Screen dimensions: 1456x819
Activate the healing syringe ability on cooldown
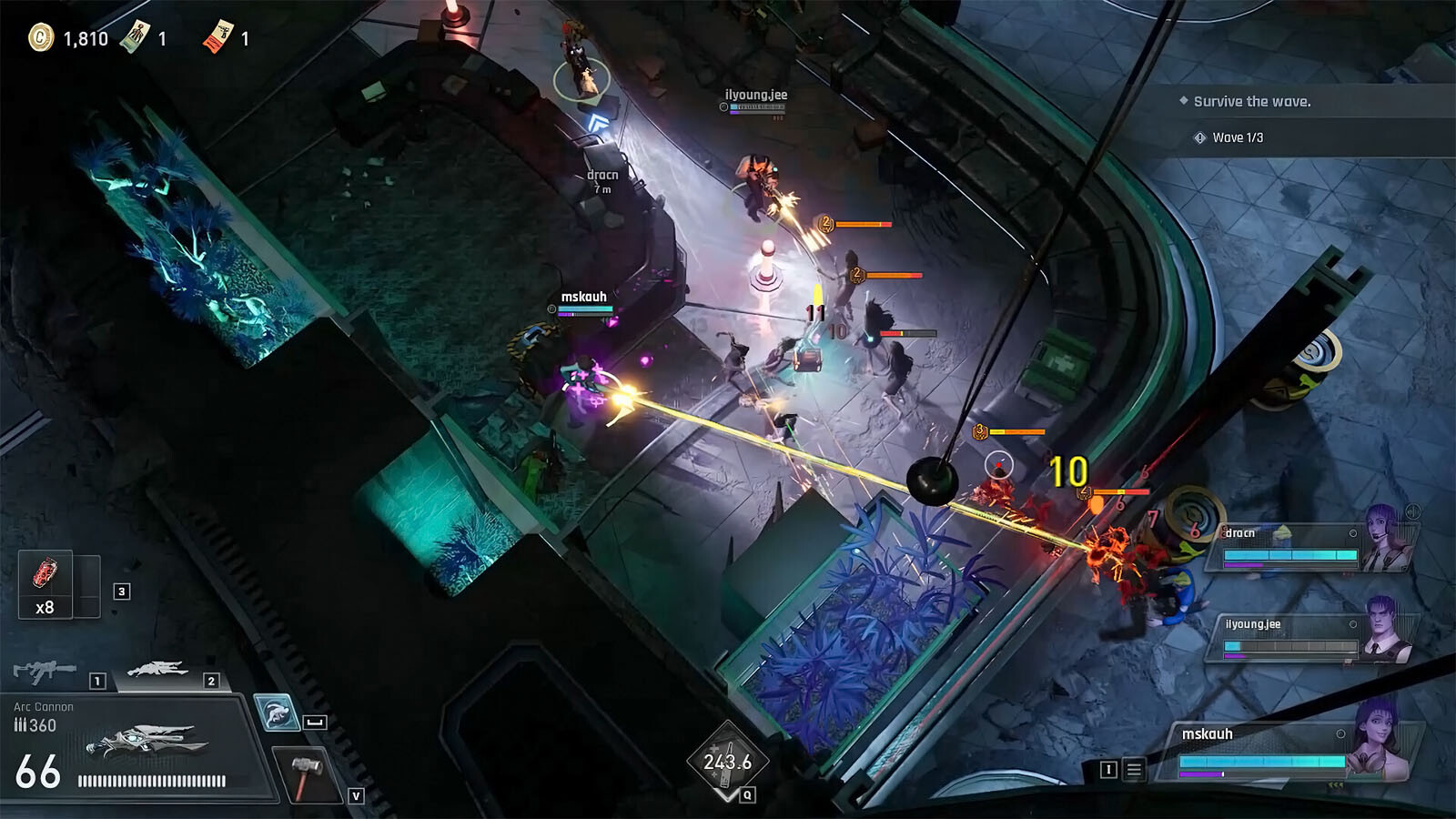727,762
